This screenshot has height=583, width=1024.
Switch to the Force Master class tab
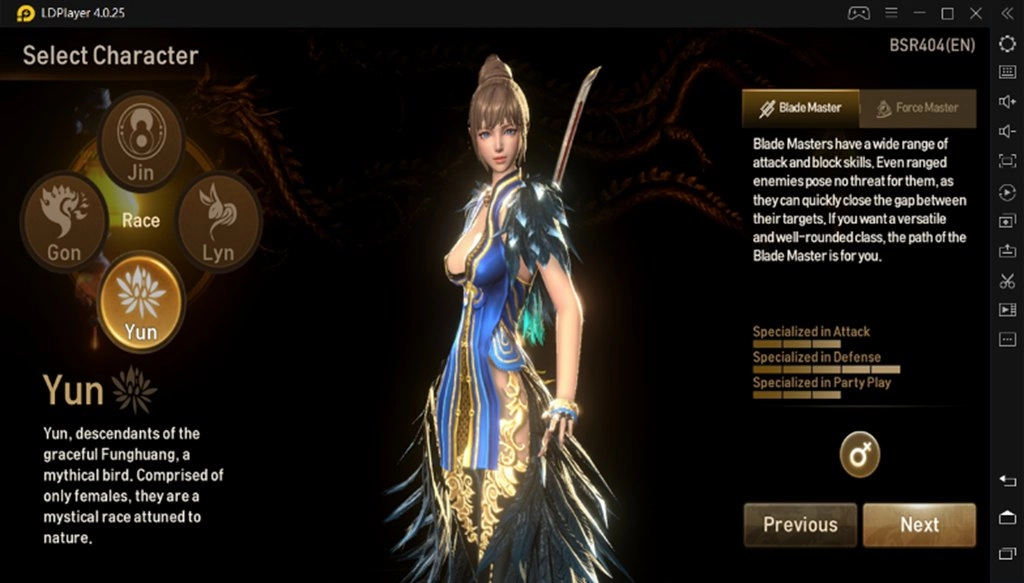pos(917,108)
